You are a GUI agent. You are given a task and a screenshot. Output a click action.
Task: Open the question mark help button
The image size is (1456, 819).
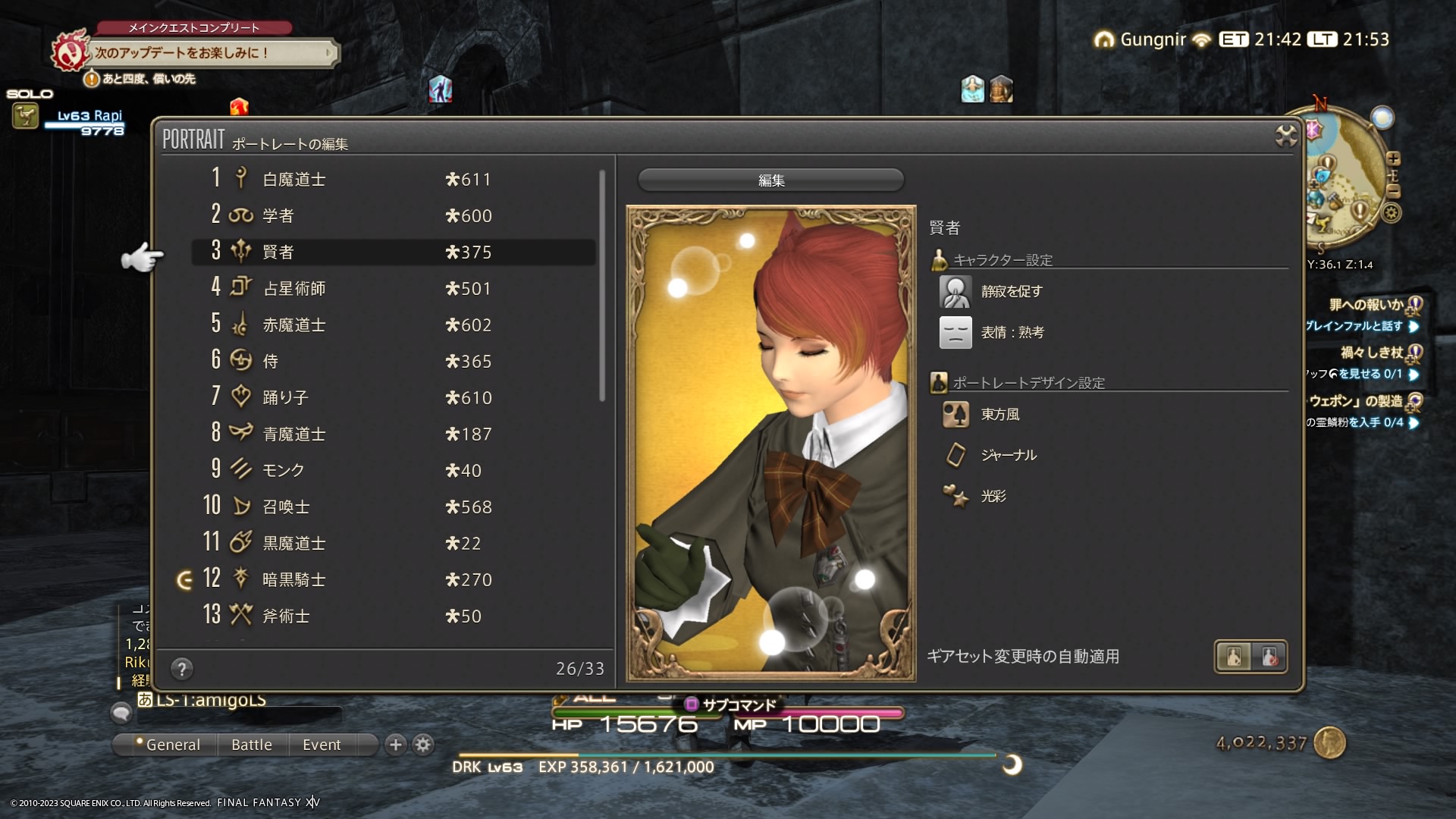[181, 669]
